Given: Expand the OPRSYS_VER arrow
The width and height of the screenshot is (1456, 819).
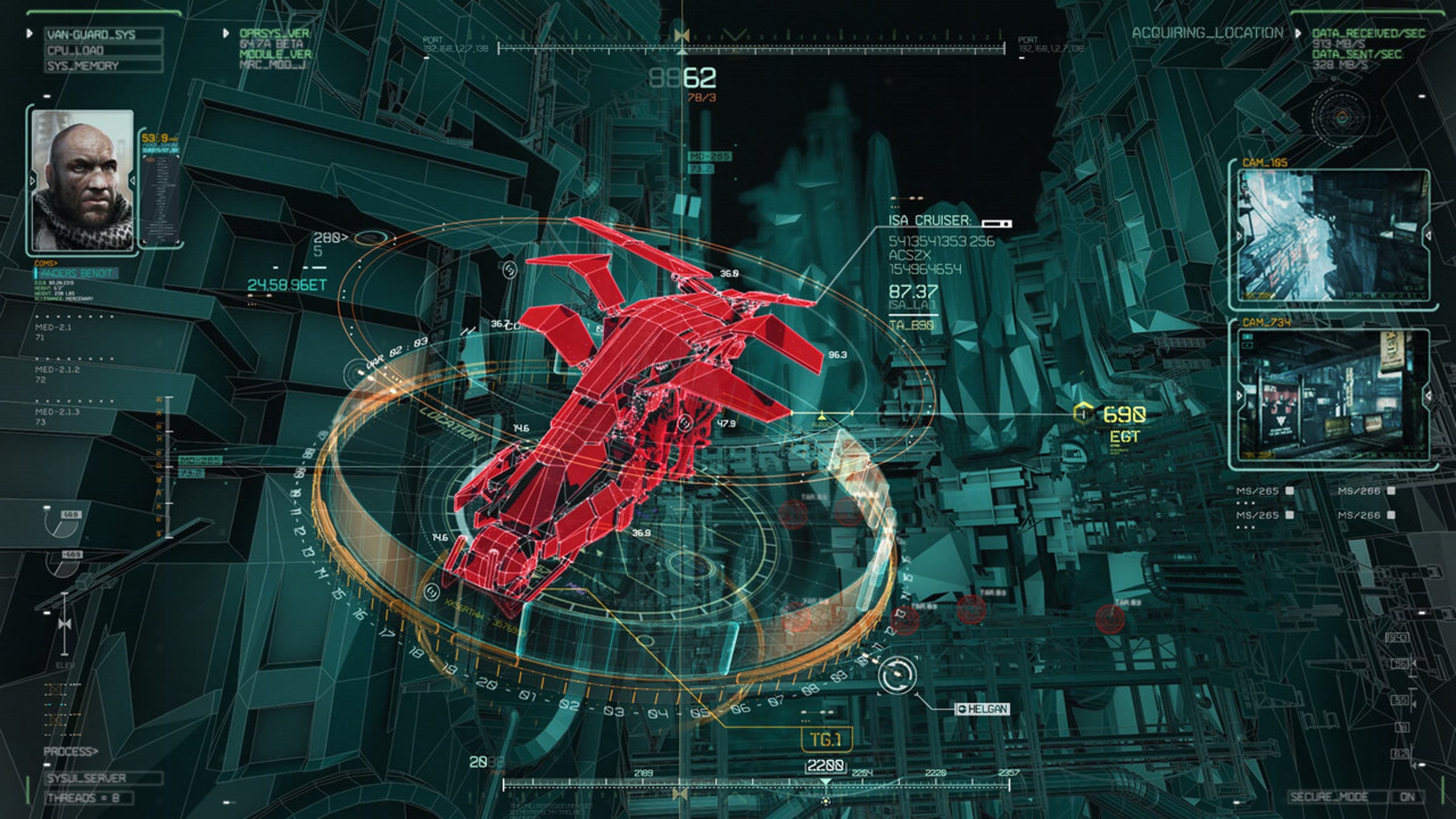Looking at the screenshot, I should pyautogui.click(x=226, y=33).
